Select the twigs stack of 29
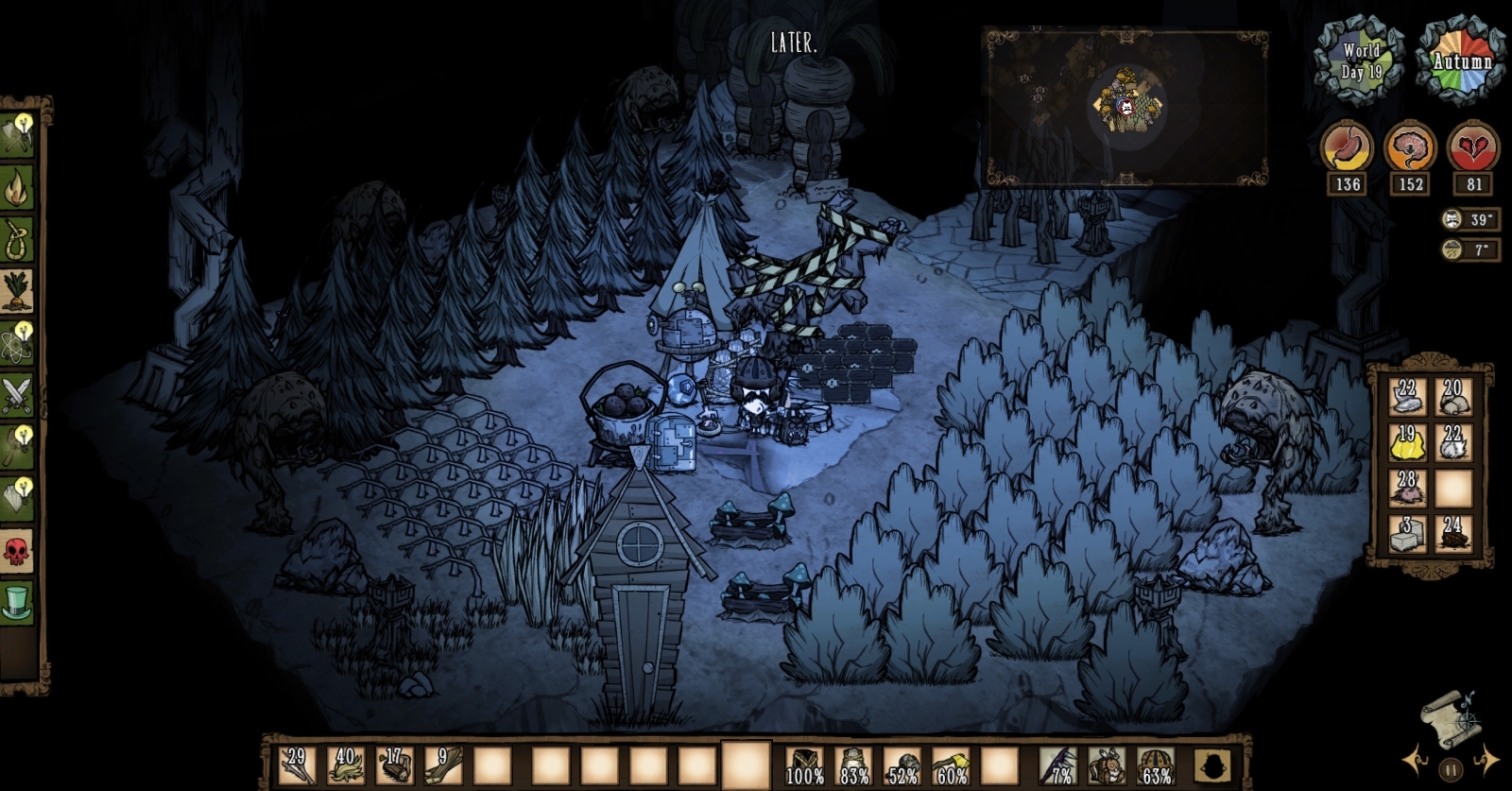The height and width of the screenshot is (791, 1512). (296, 764)
